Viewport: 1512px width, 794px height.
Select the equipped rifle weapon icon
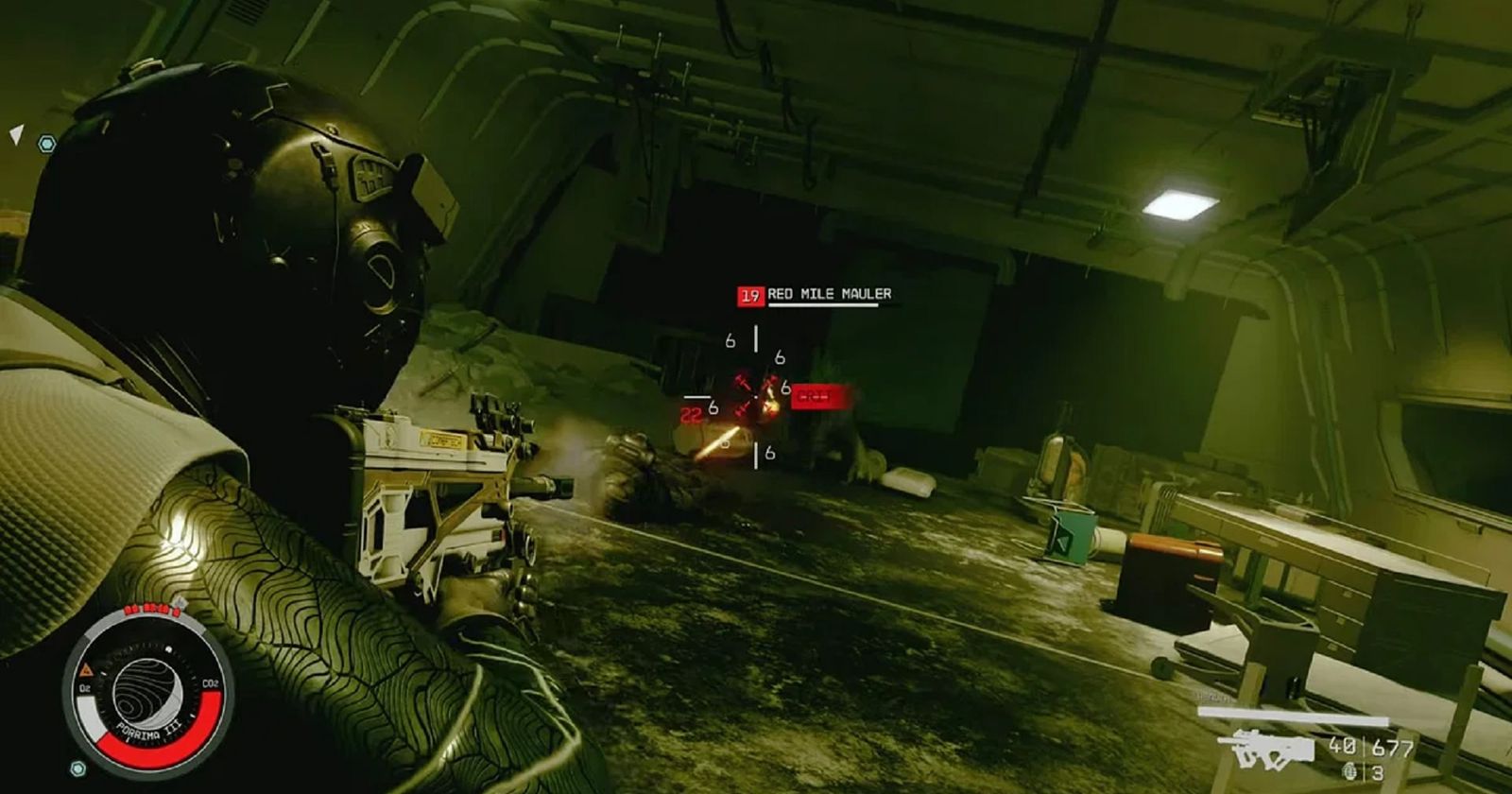(1265, 750)
